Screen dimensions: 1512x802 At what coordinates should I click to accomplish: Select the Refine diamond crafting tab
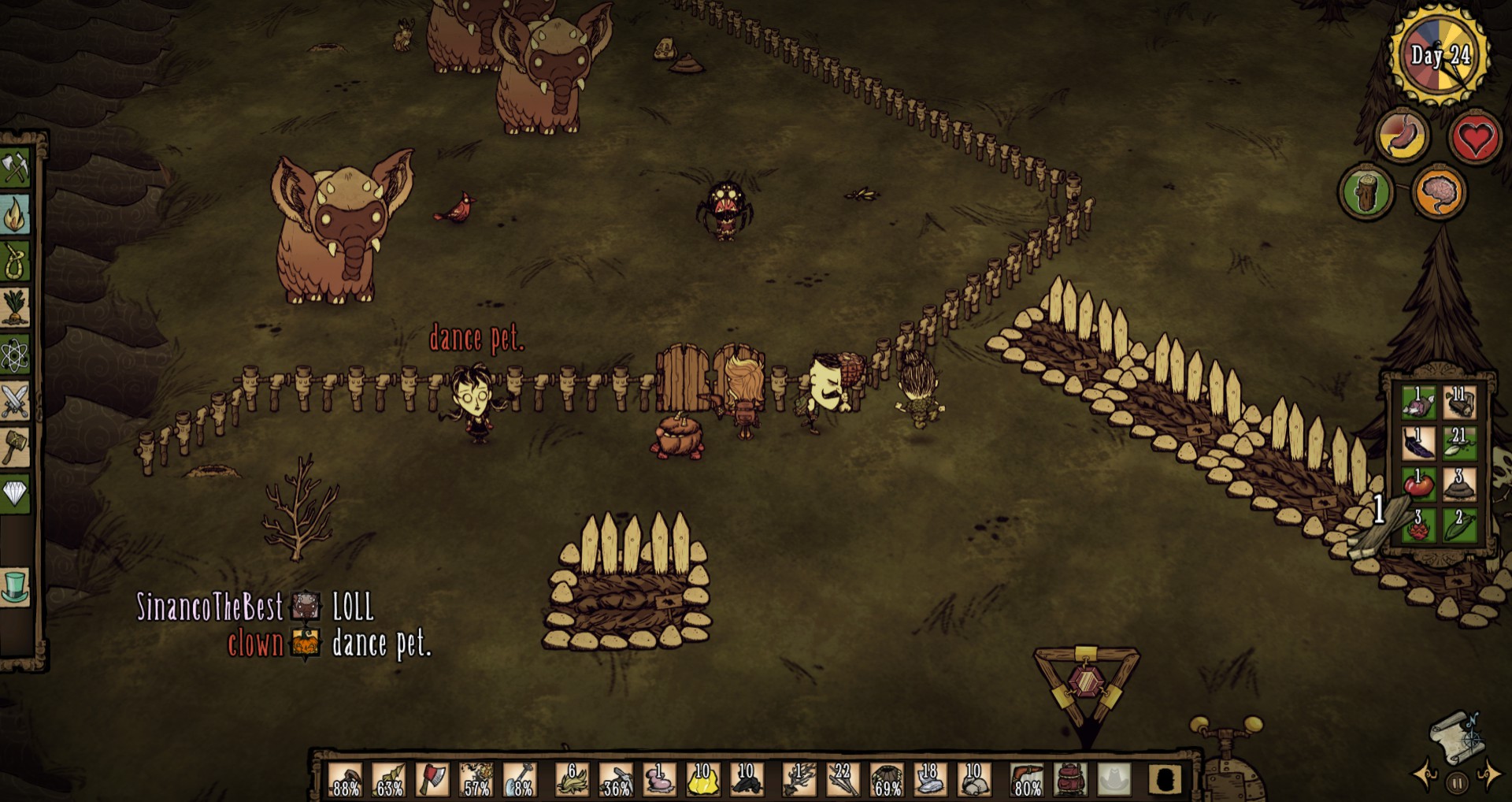[16, 494]
